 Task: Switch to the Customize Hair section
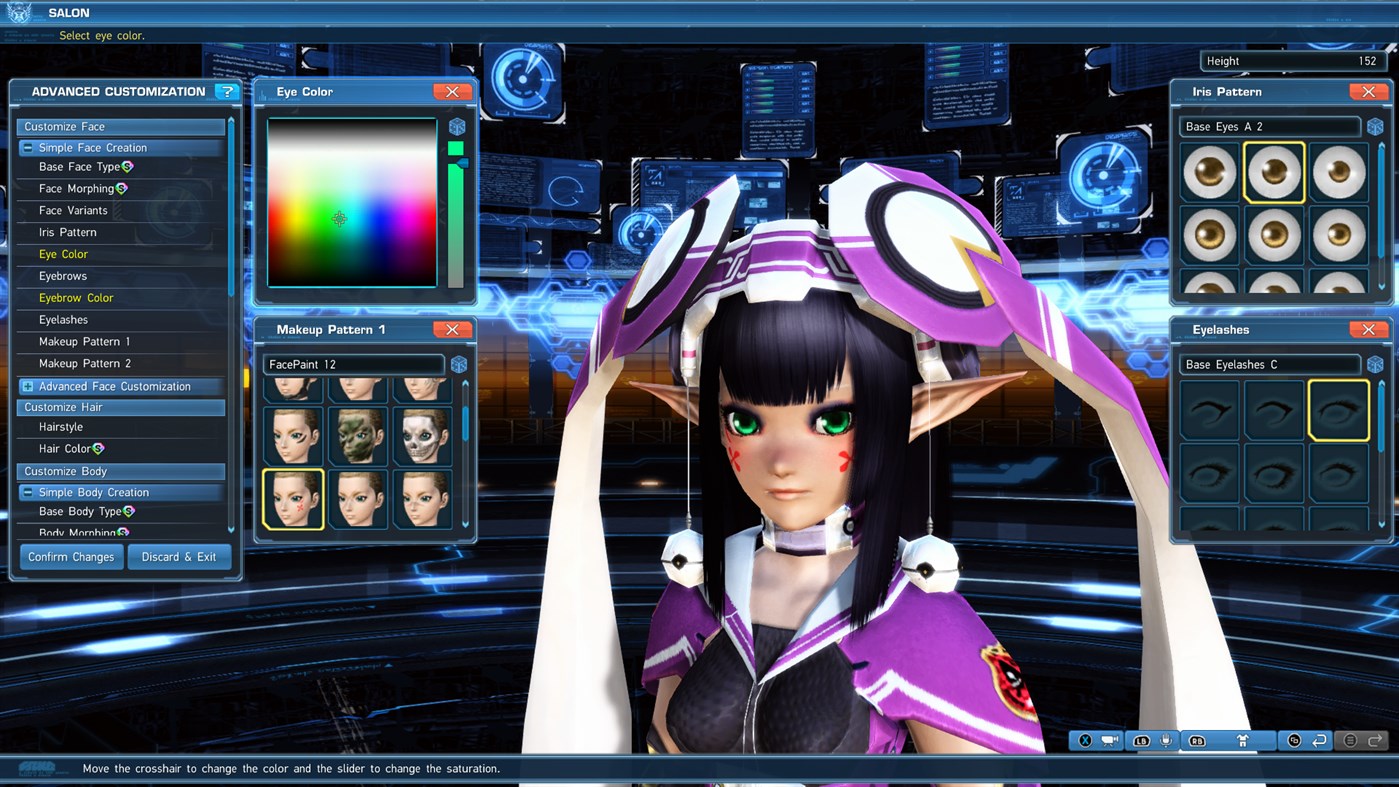pos(120,406)
